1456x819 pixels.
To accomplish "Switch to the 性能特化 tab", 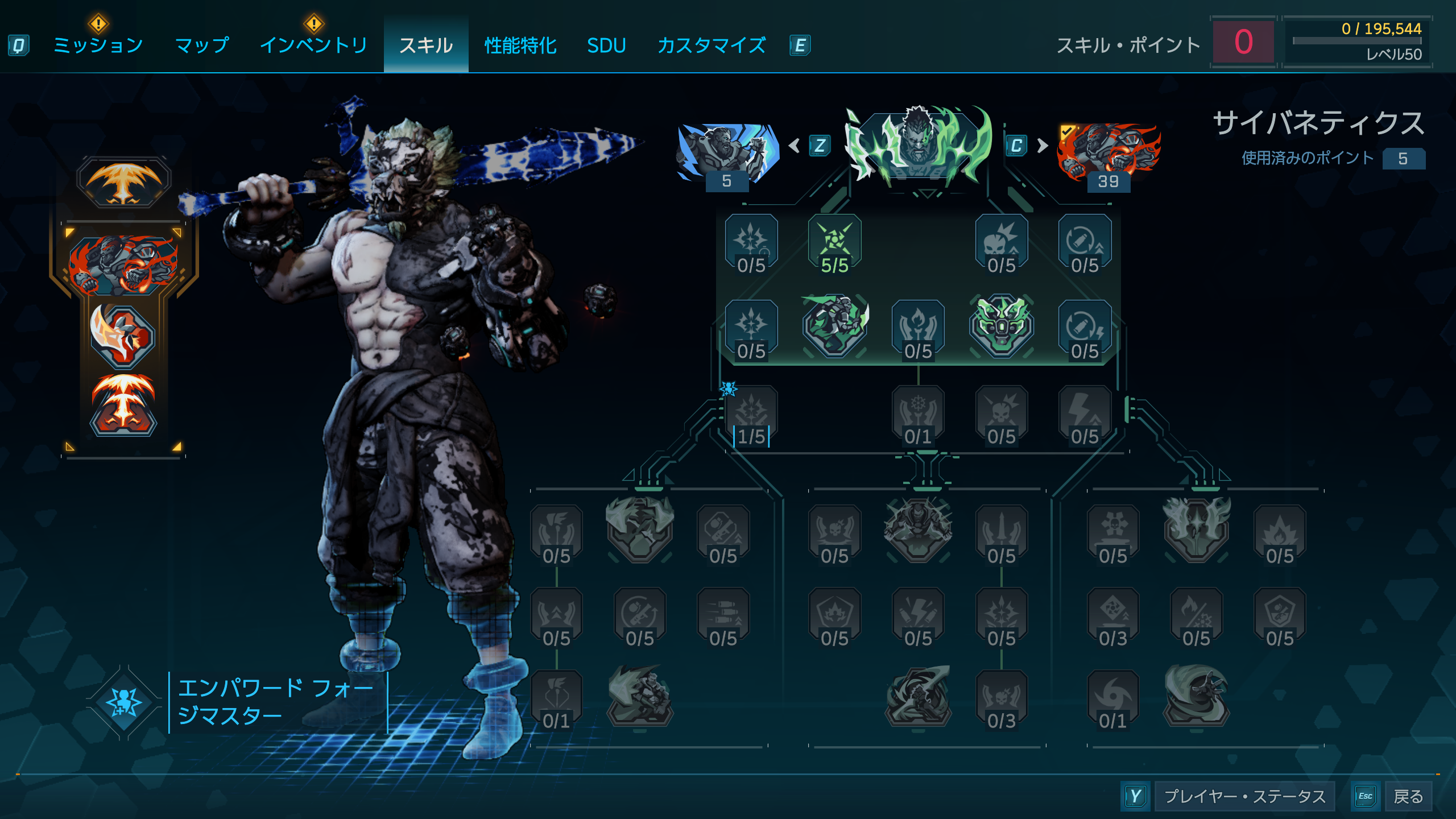I will (520, 45).
